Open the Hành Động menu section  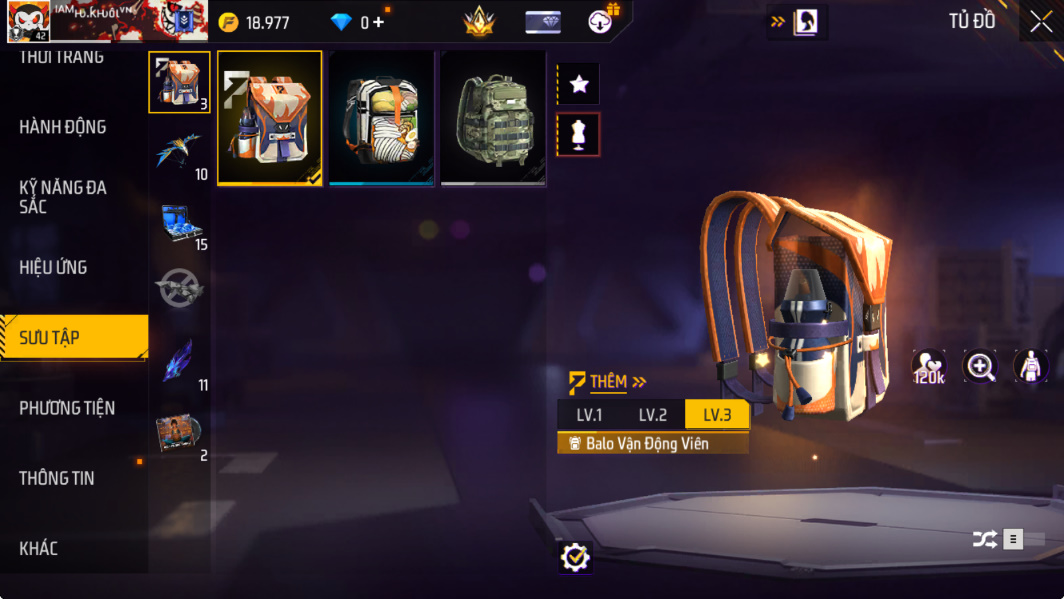(x=62, y=127)
